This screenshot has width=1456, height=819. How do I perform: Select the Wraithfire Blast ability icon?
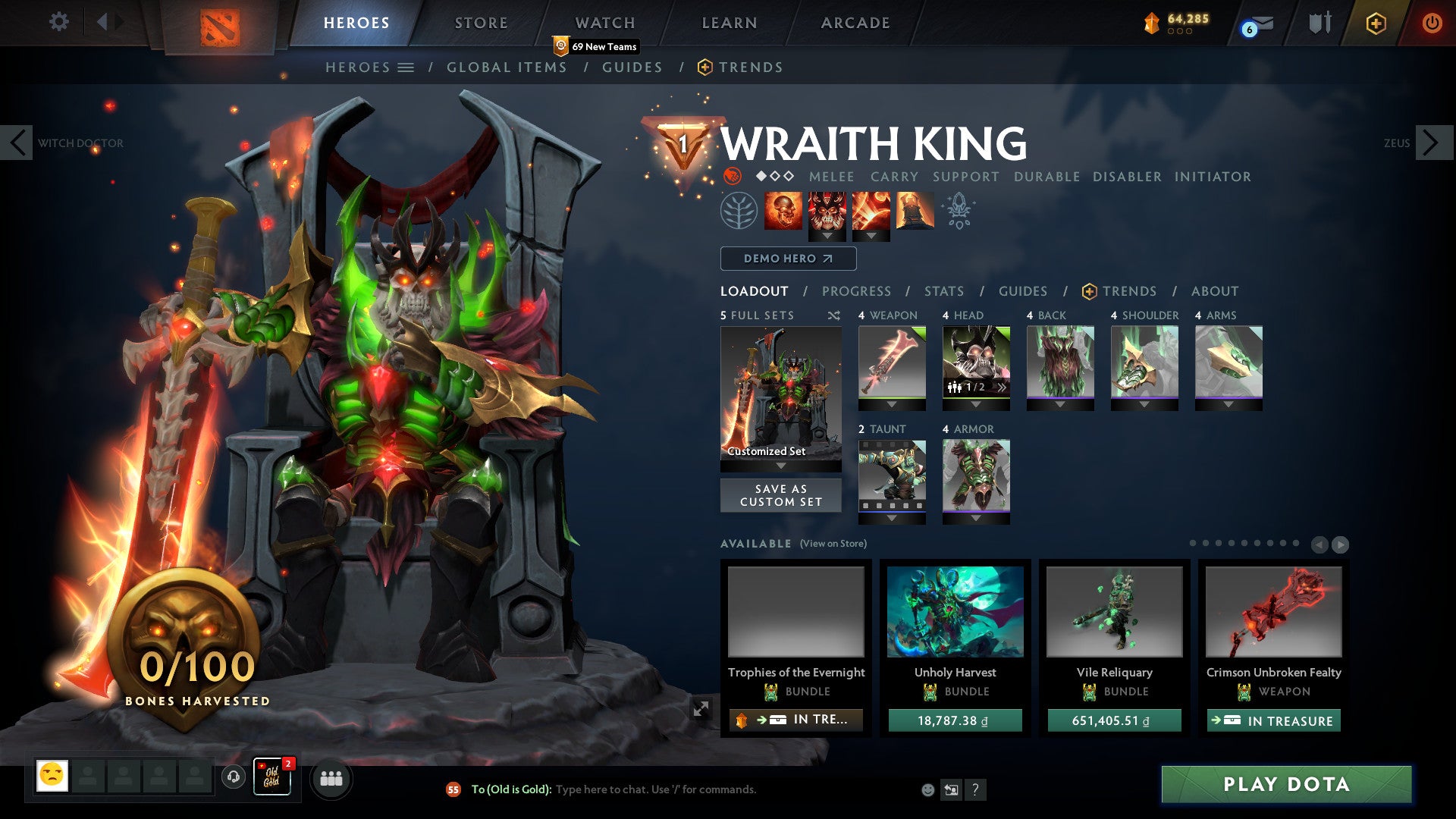(785, 210)
